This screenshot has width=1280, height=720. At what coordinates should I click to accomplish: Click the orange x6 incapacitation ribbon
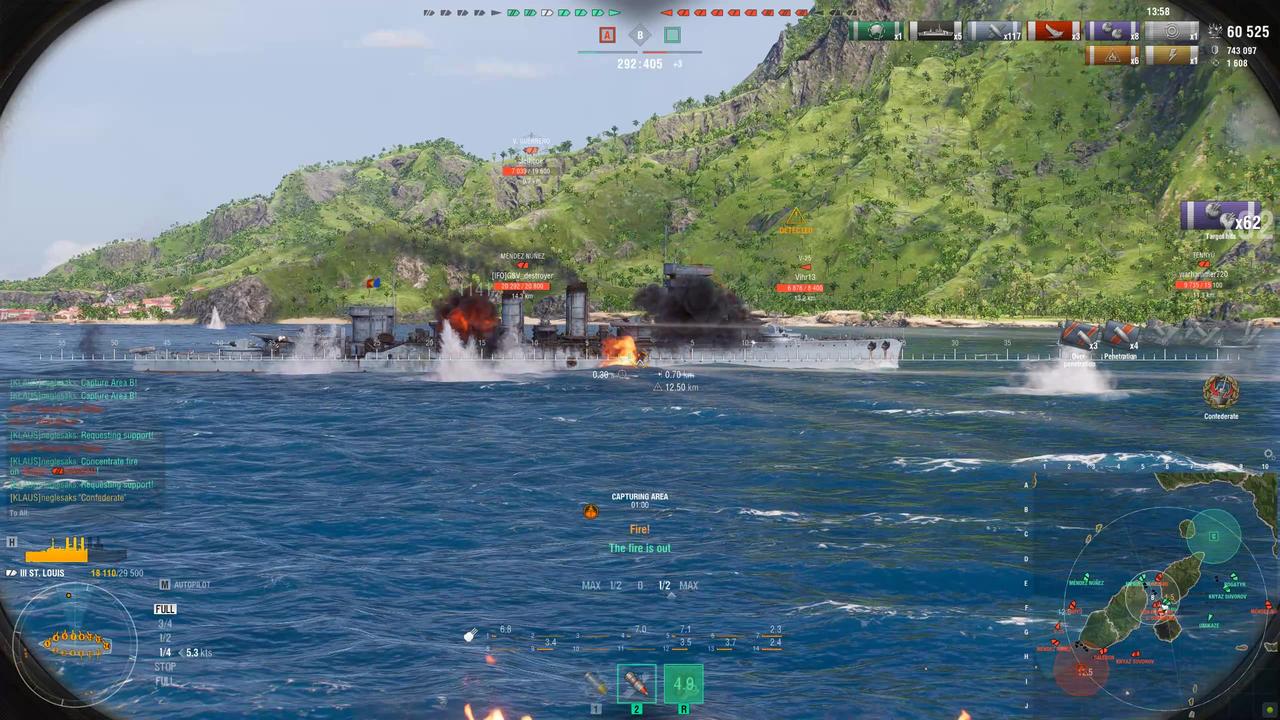click(1112, 56)
